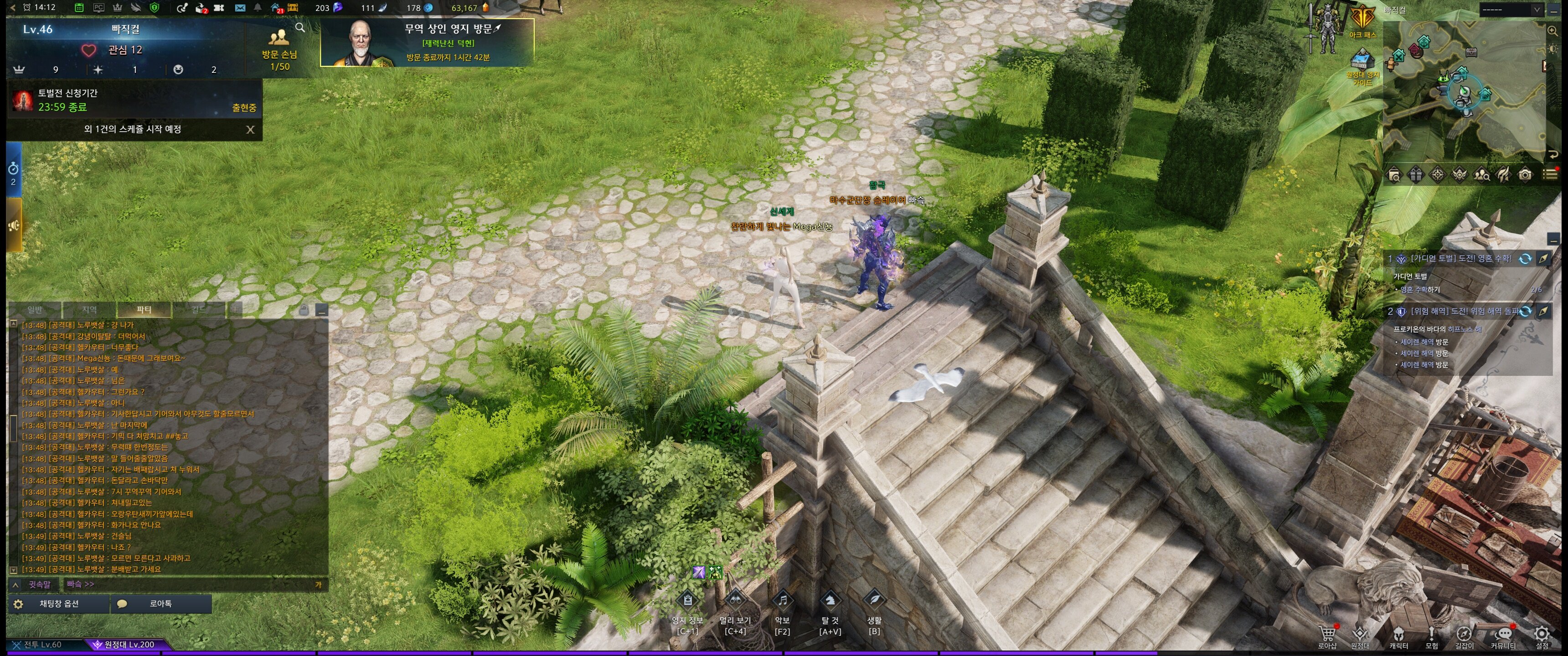Open the 로아톡 messenger button
Image resolution: width=1568 pixels, height=656 pixels.
click(x=160, y=604)
